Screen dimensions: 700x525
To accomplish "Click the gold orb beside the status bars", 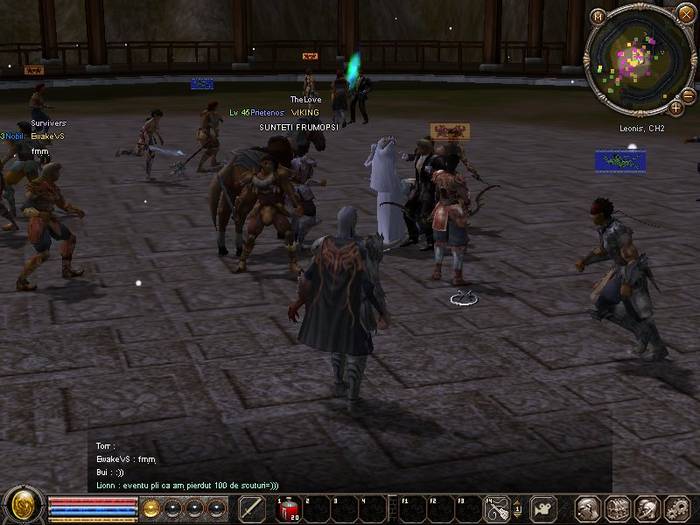I will tap(151, 508).
